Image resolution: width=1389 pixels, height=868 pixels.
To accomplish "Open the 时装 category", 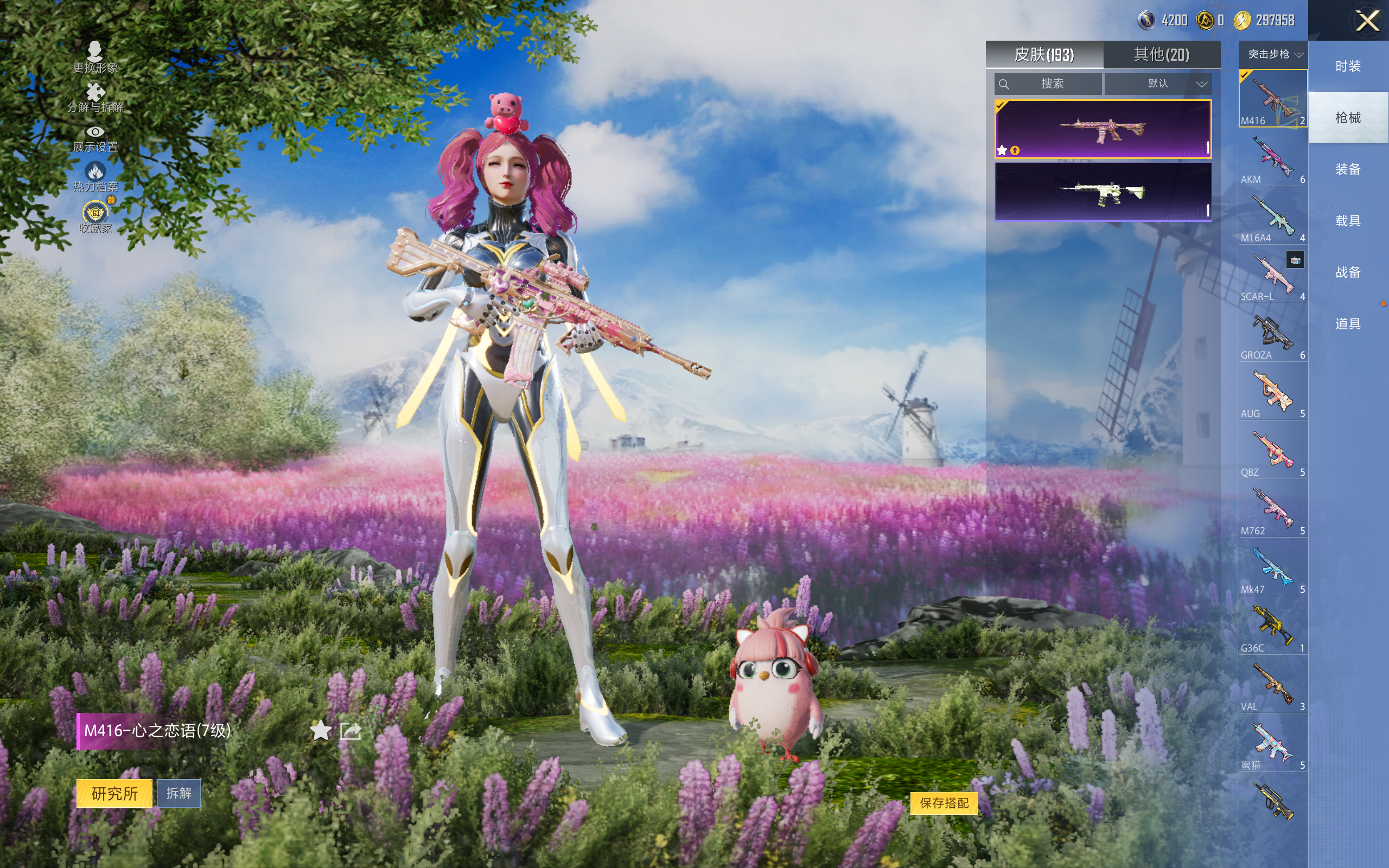I will [1348, 67].
